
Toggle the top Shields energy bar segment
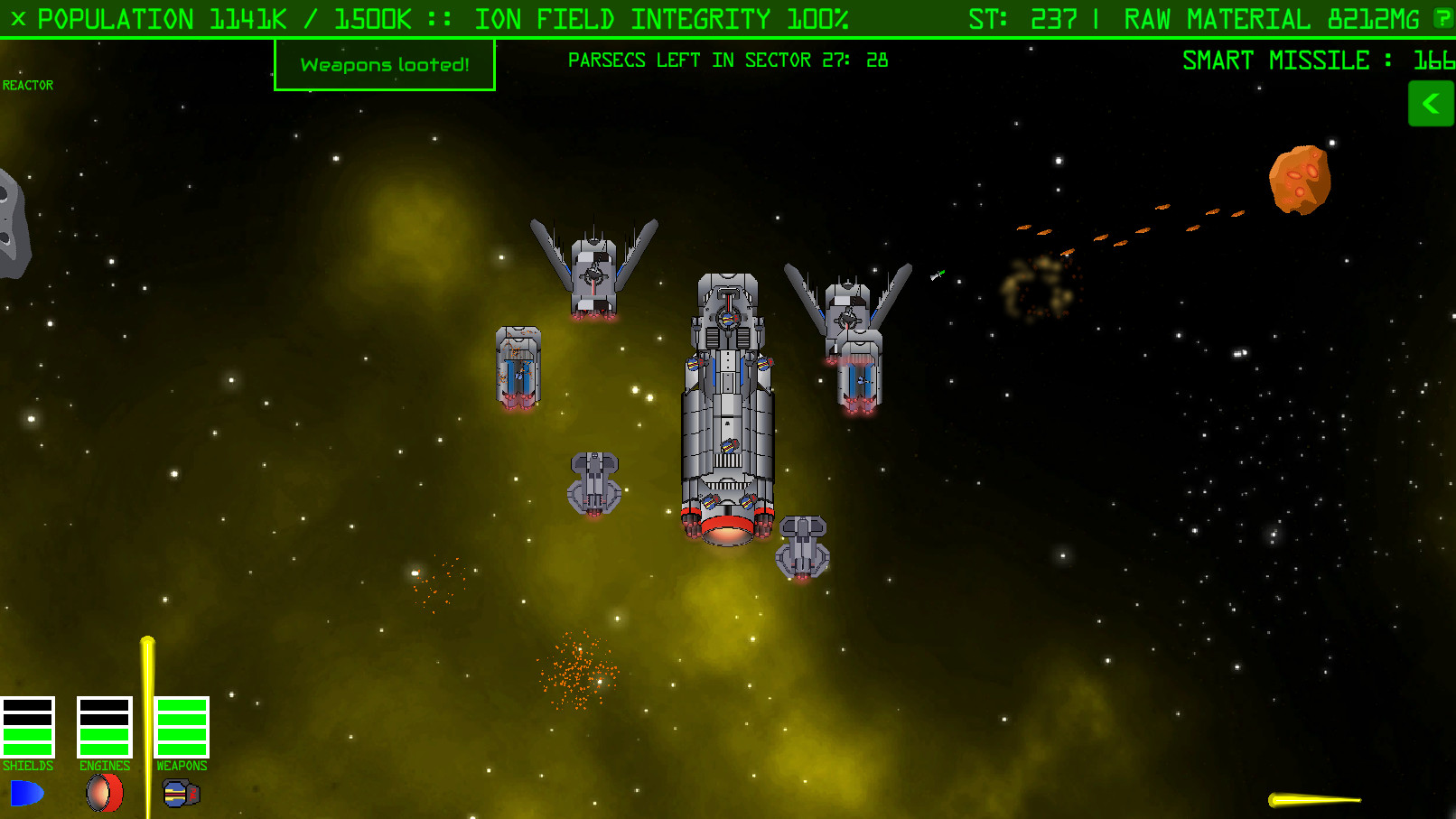(x=28, y=704)
